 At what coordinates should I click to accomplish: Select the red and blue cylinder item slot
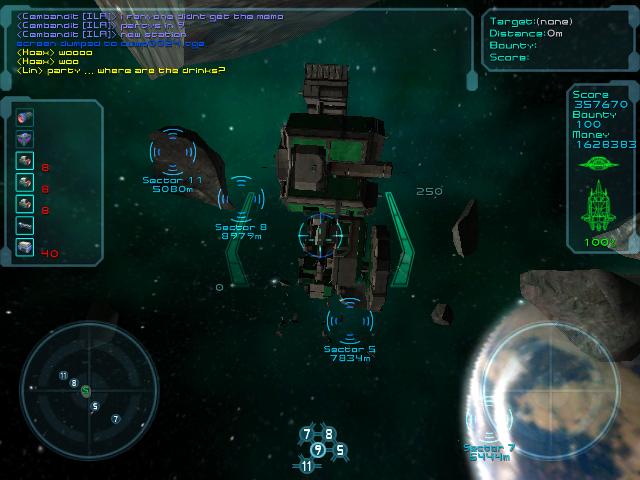point(24,117)
